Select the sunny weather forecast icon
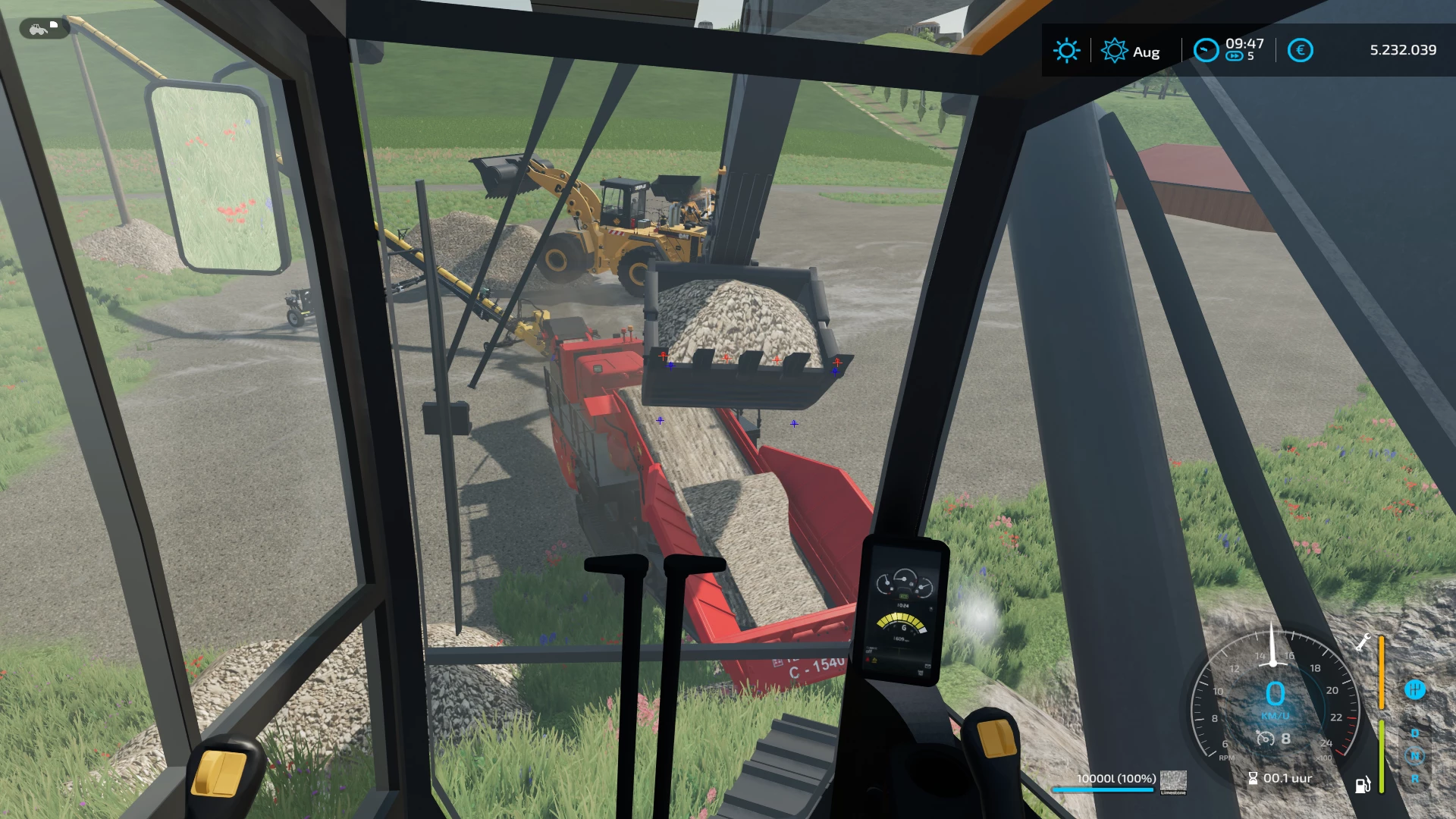 coord(1066,51)
